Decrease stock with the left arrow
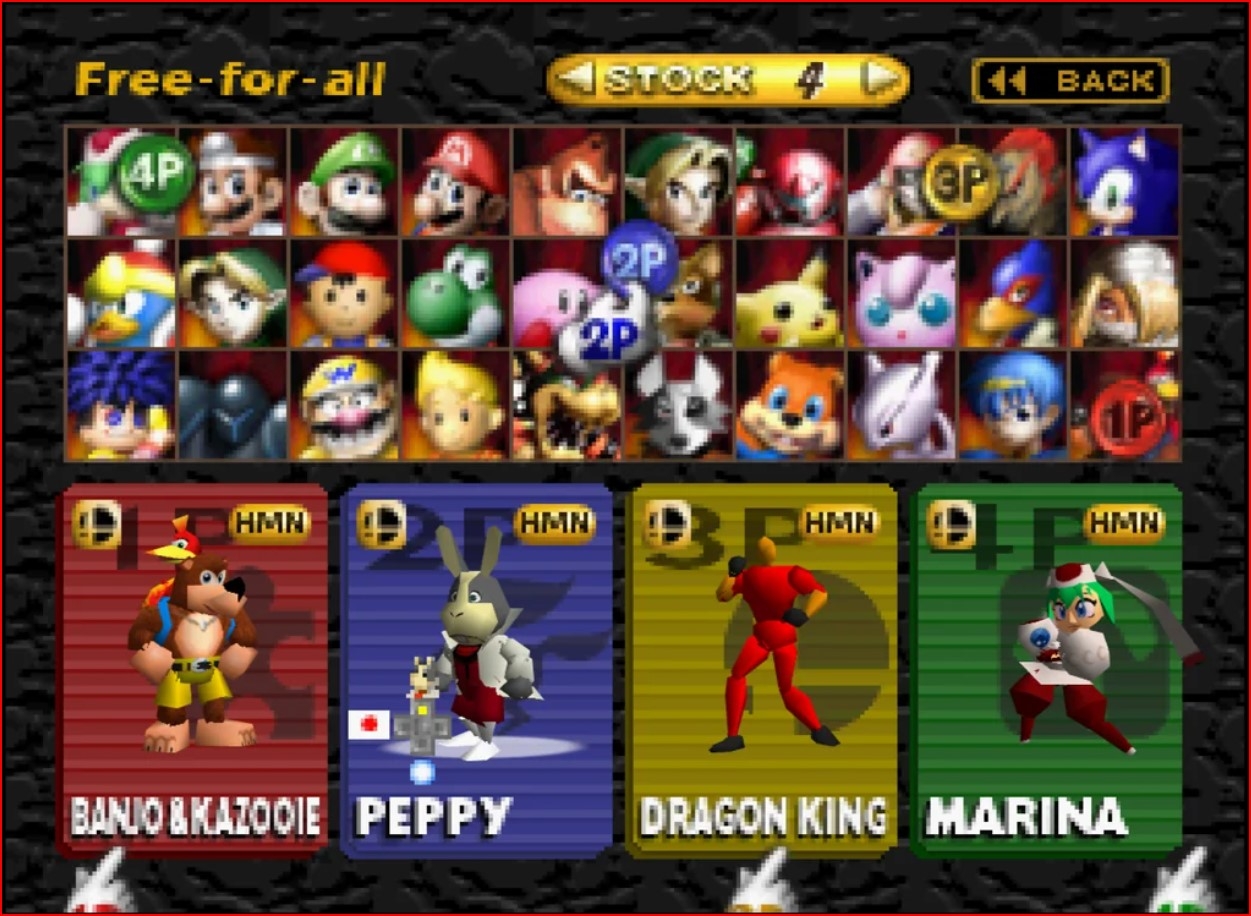Viewport: 1251px width, 916px height. pos(575,79)
